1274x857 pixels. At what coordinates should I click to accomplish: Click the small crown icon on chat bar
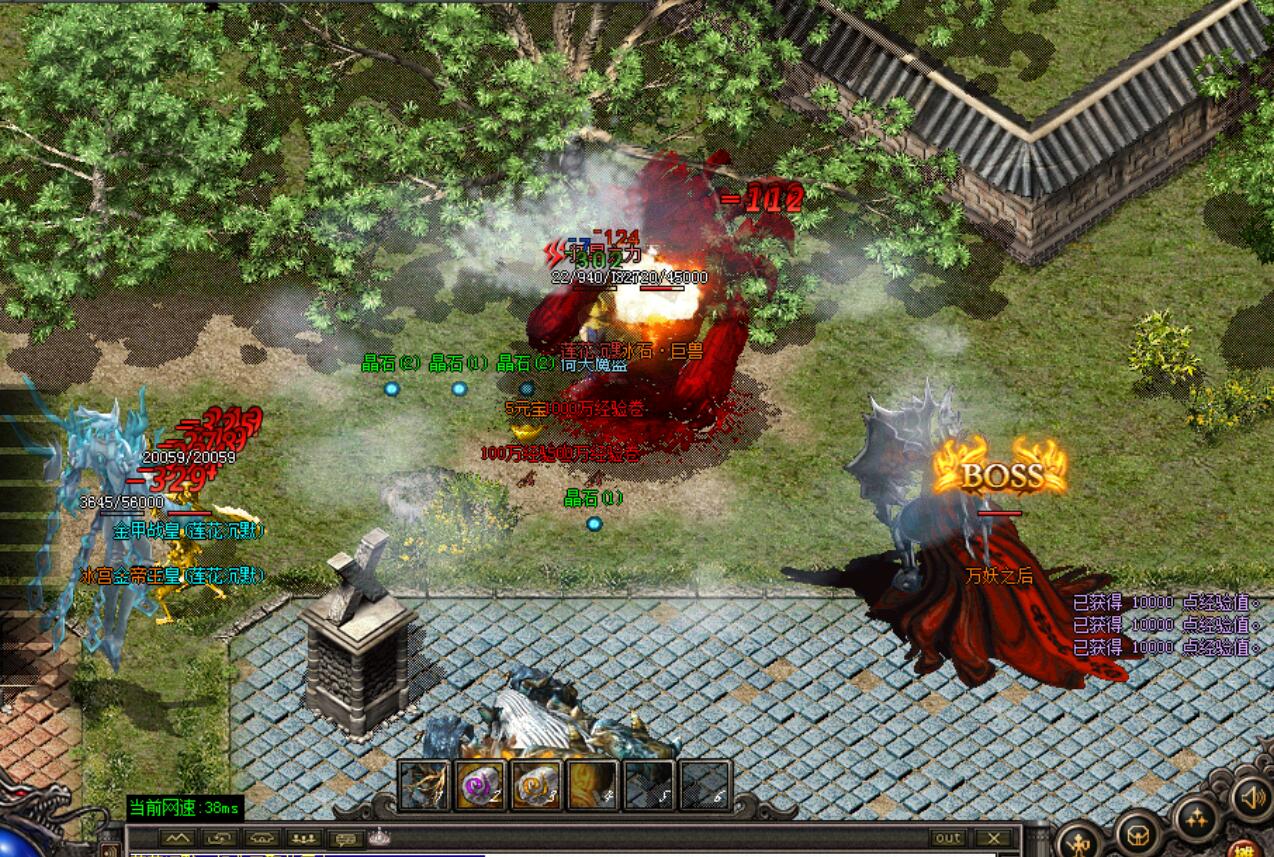click(378, 837)
